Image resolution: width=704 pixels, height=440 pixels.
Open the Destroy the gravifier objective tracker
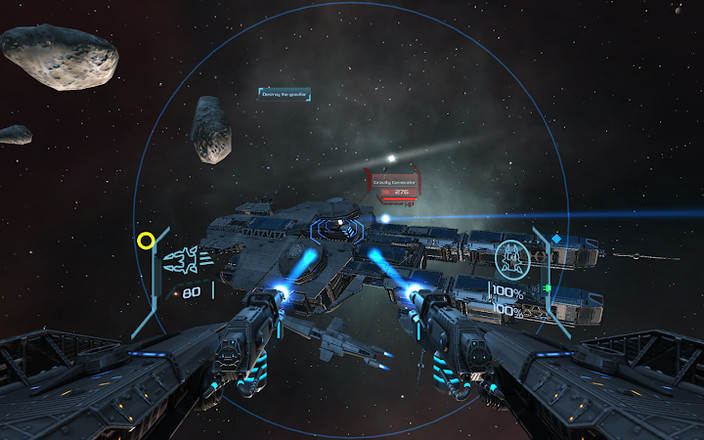coord(285,94)
